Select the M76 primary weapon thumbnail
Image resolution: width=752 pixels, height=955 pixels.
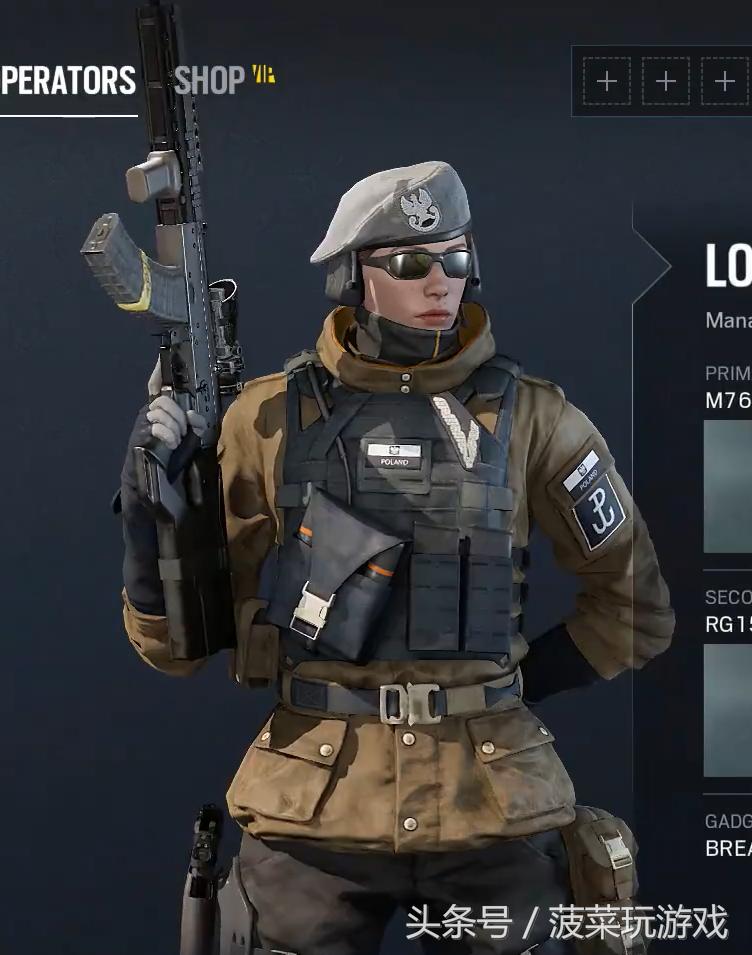(728, 486)
